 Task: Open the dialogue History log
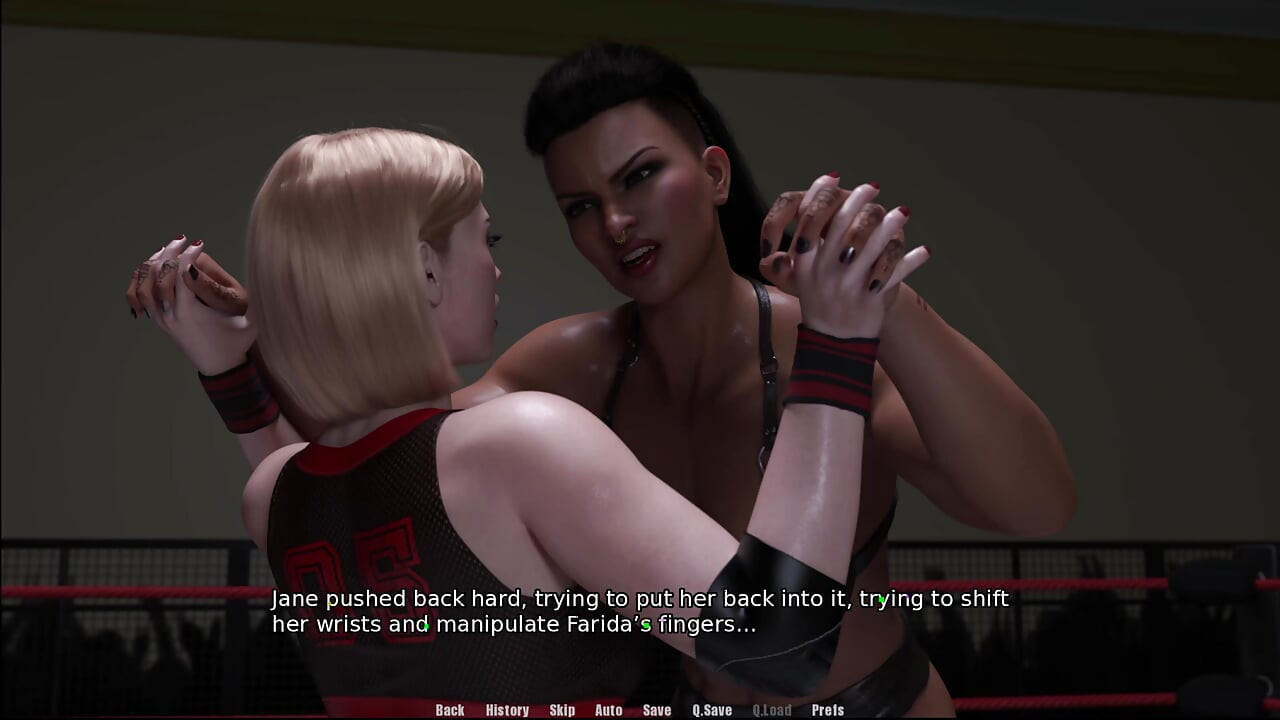[x=507, y=710]
